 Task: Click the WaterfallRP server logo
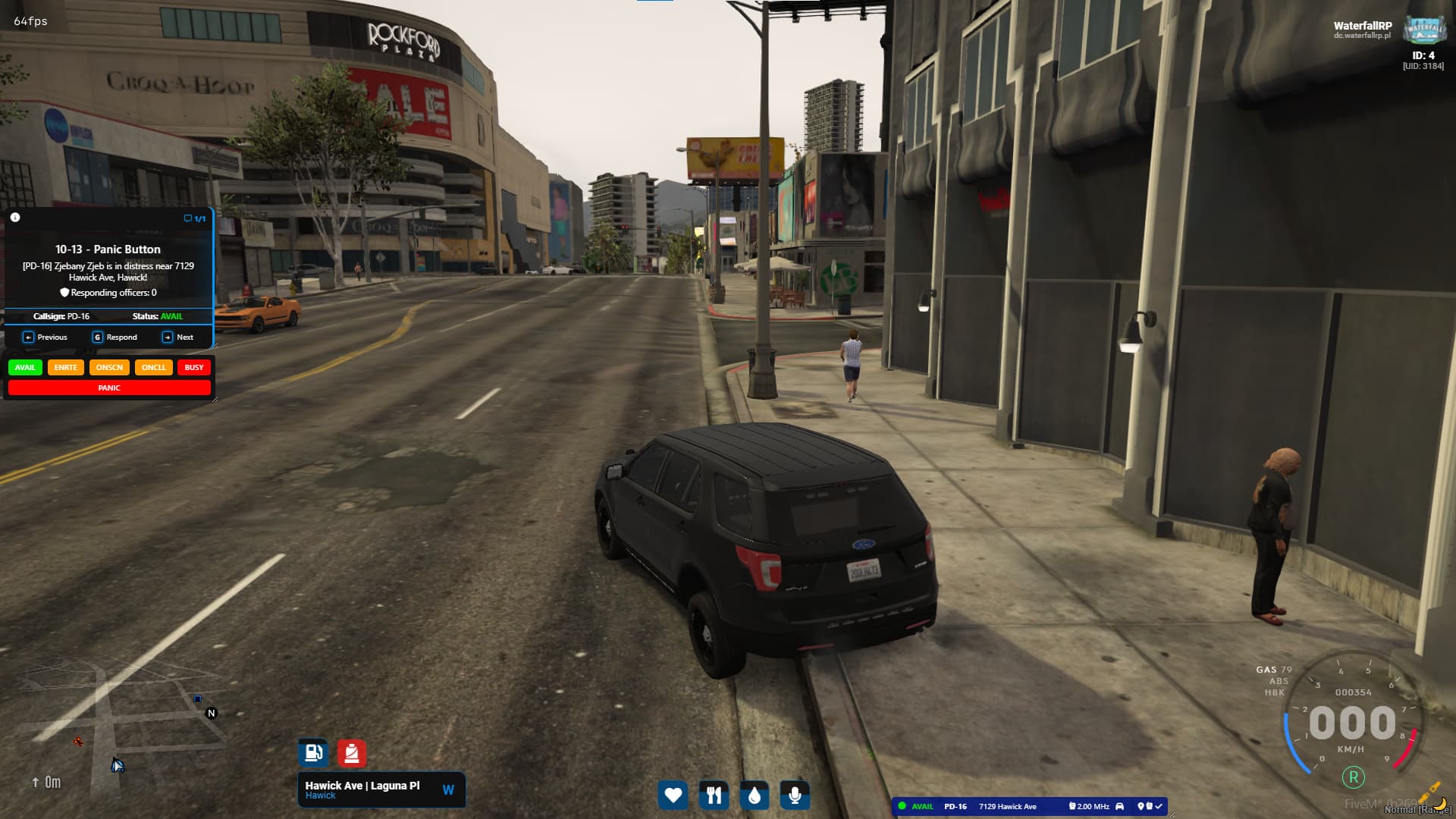tap(1424, 30)
